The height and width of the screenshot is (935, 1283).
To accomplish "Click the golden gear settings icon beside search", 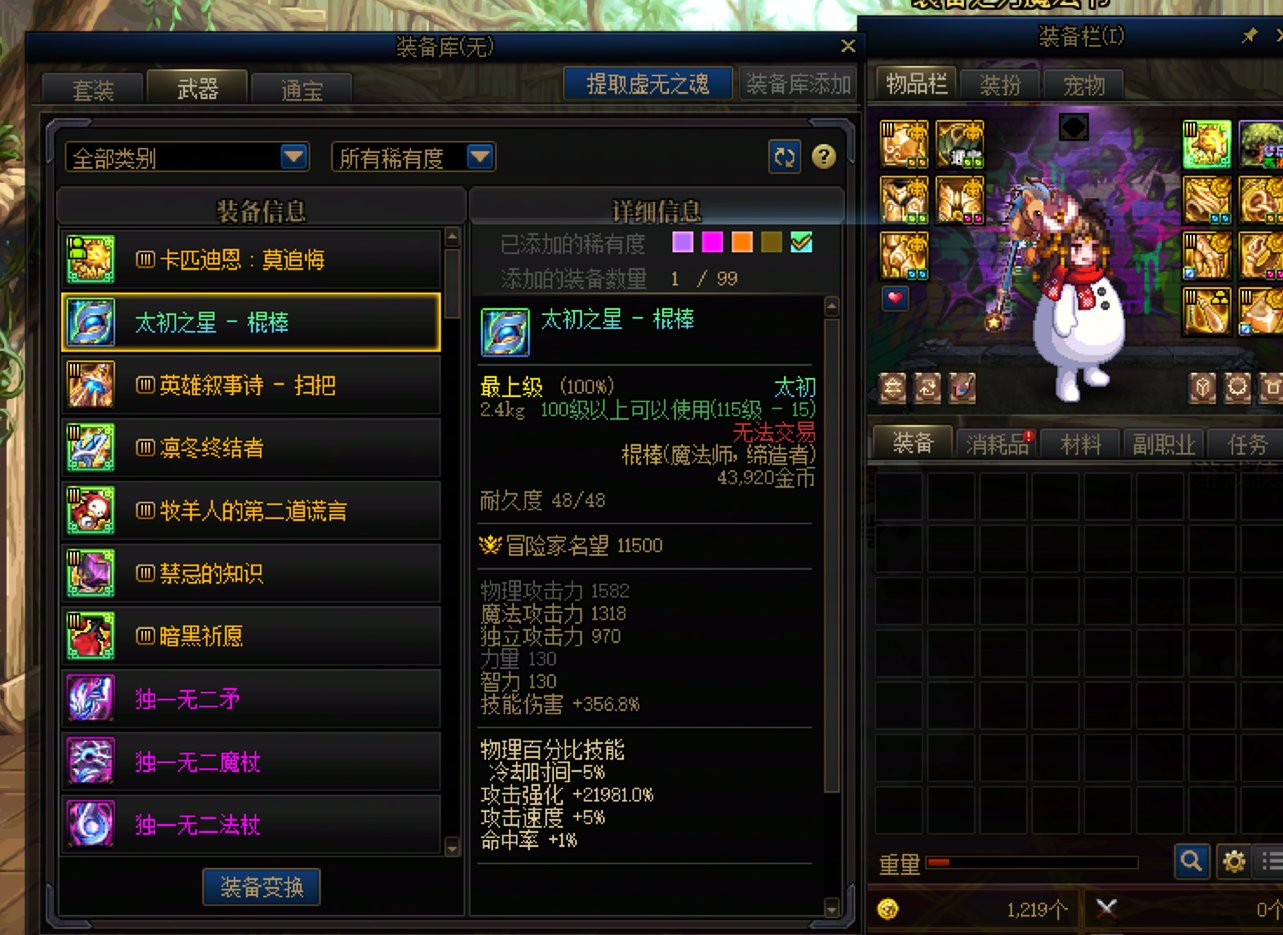I will (x=1234, y=862).
